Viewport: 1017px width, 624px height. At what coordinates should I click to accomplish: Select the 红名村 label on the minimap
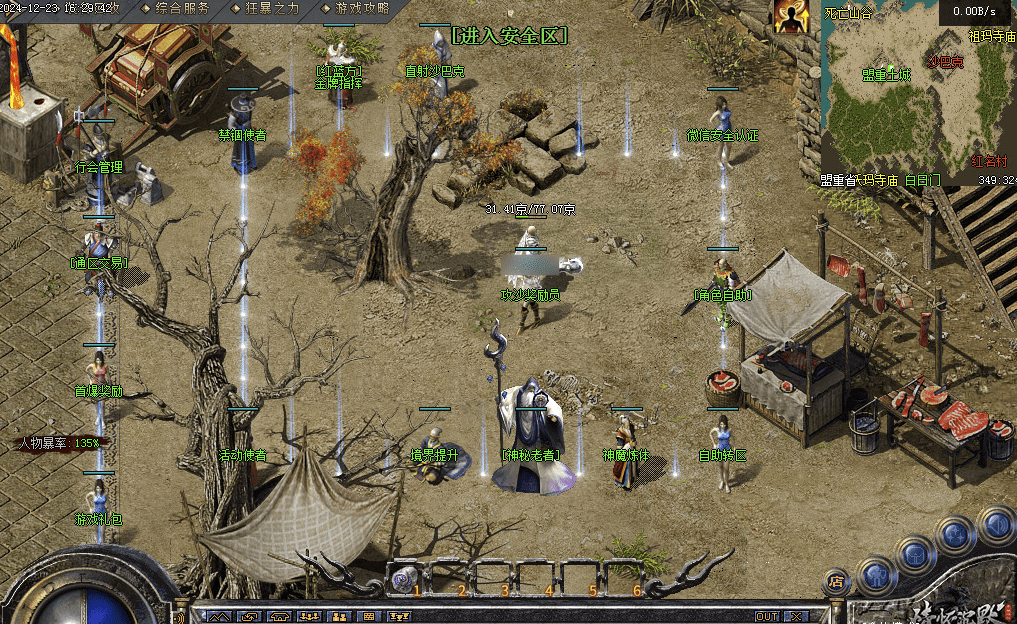pyautogui.click(x=990, y=160)
